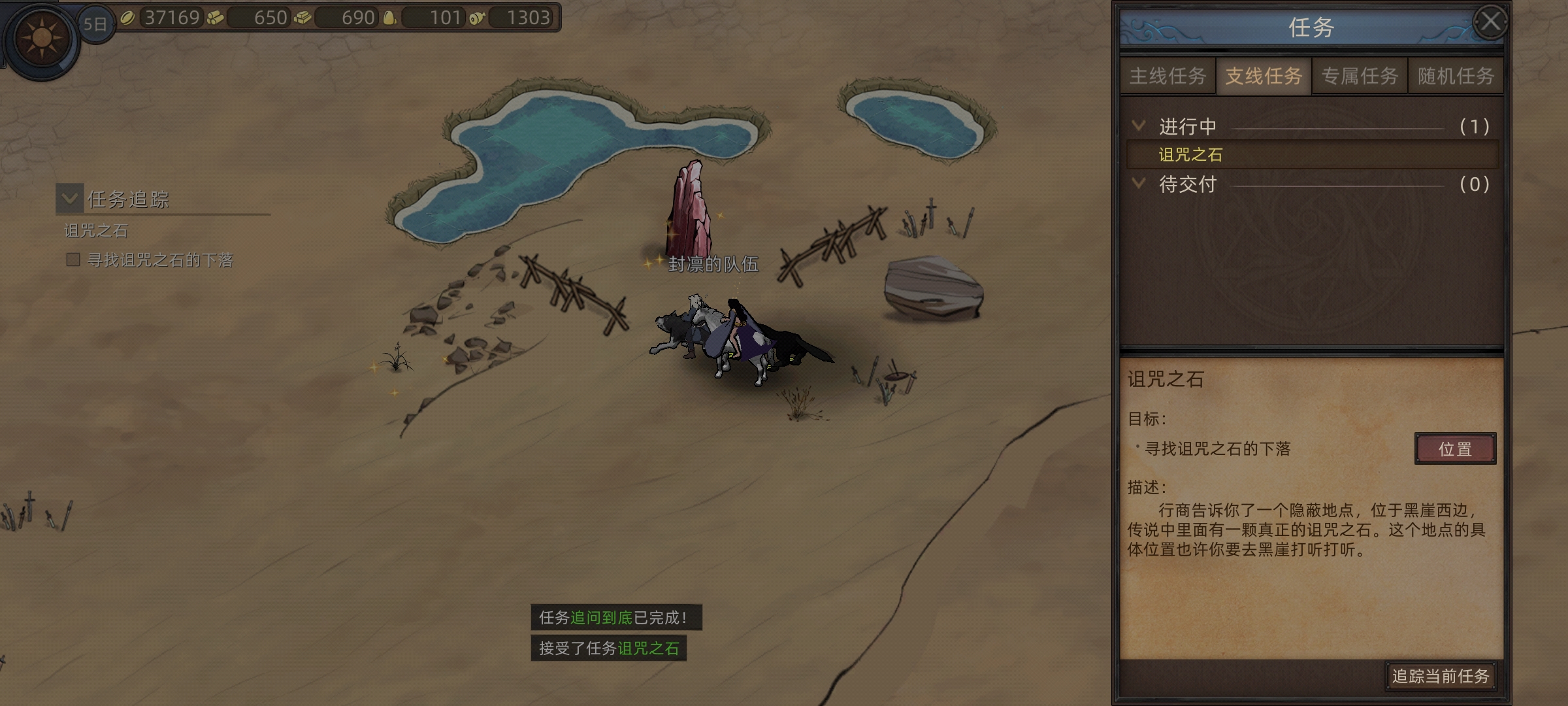This screenshot has height=706, width=1568.
Task: Close the 任务 quest panel
Action: click(x=1490, y=22)
